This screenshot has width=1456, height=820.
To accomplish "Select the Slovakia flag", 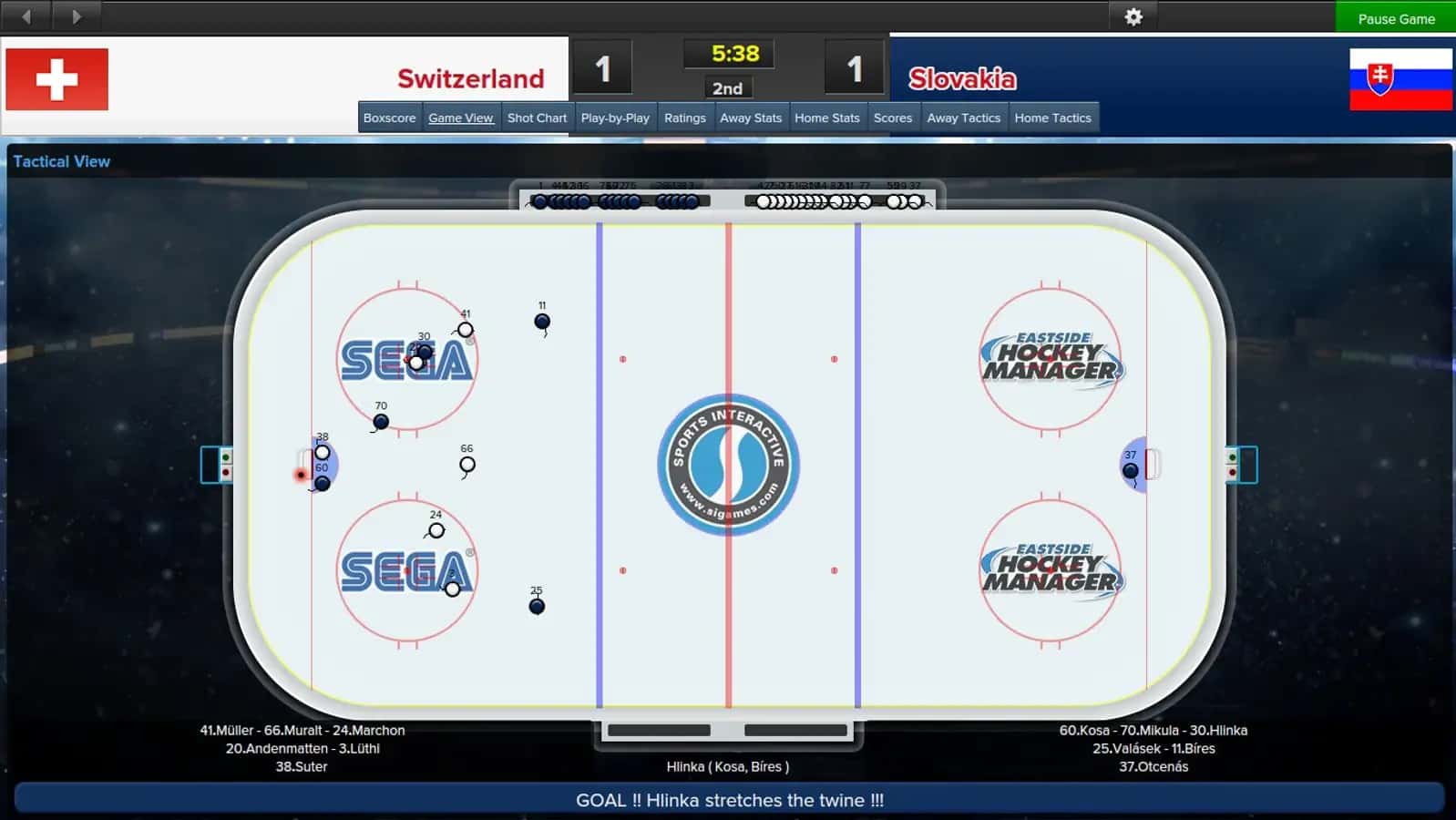I will (x=1400, y=79).
